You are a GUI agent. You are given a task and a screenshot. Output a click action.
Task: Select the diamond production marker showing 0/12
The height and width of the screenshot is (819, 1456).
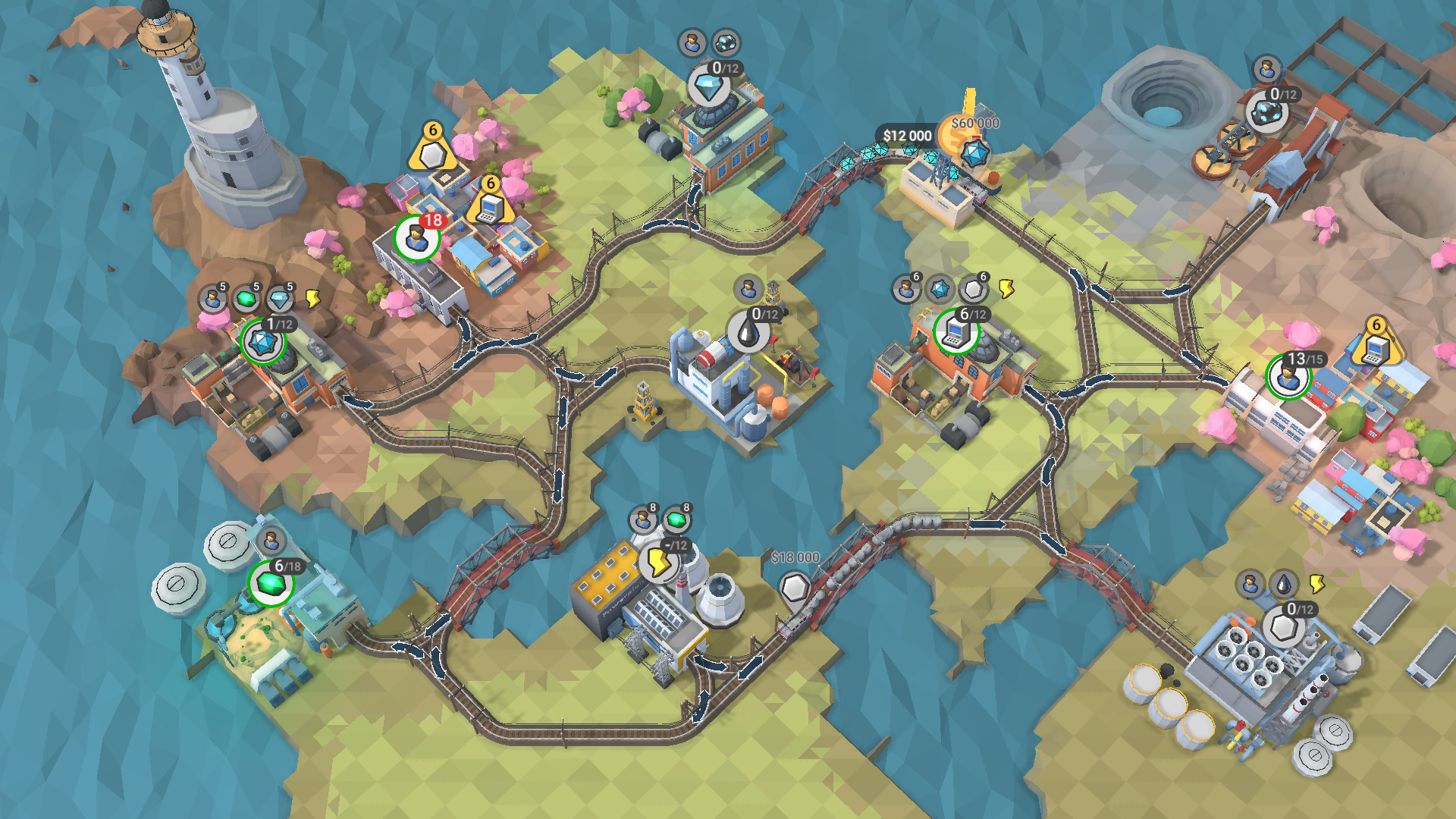(709, 89)
